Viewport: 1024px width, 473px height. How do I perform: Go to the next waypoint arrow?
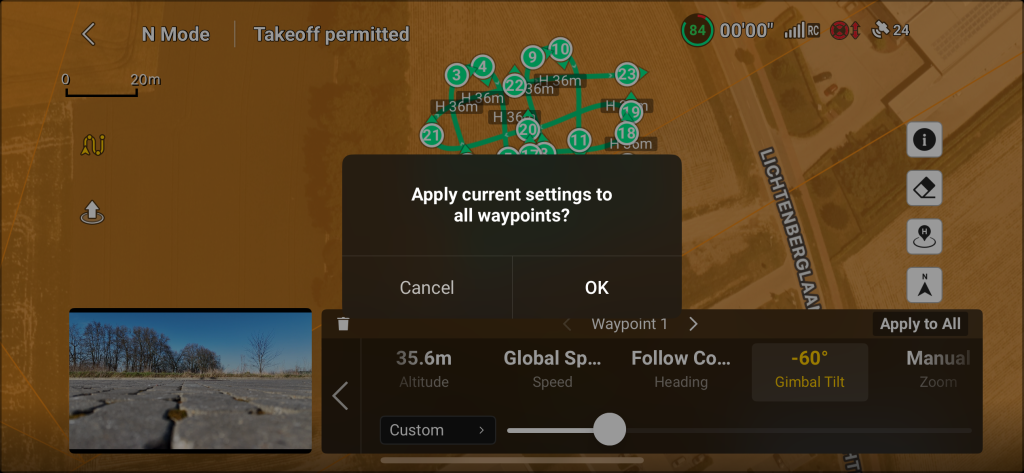coord(694,324)
